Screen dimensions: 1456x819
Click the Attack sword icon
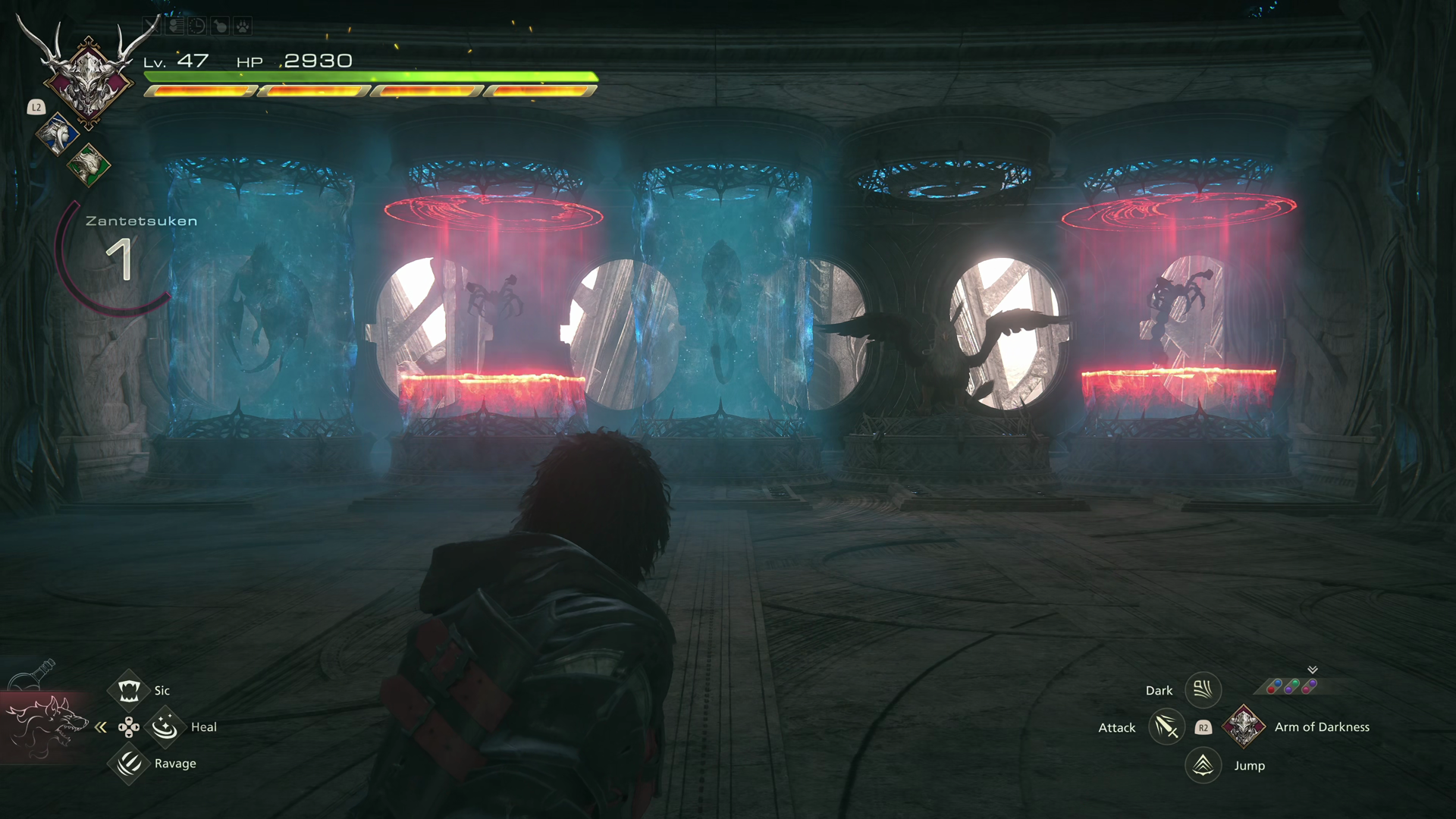pyautogui.click(x=1166, y=727)
